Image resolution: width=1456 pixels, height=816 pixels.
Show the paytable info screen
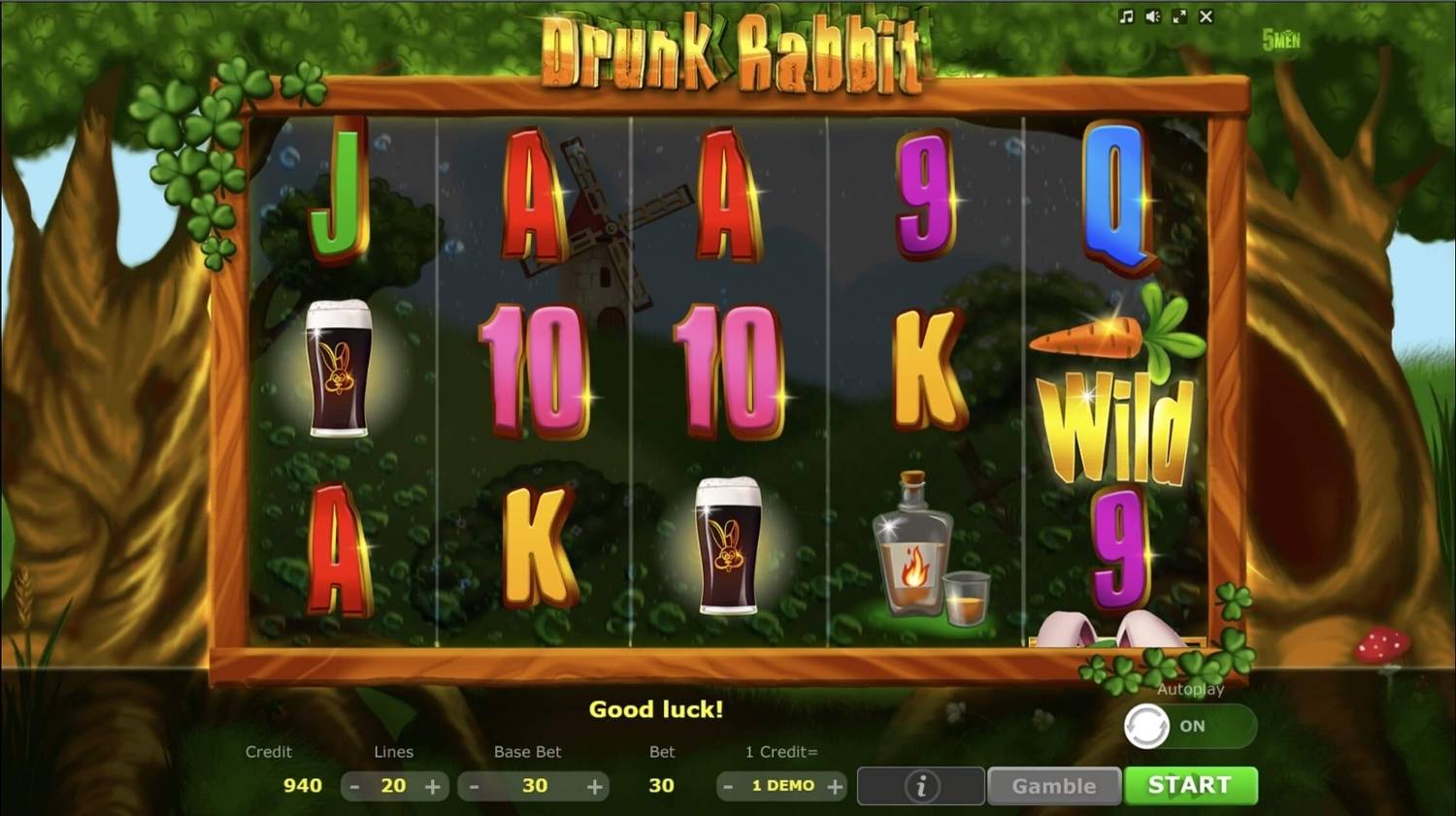921,786
